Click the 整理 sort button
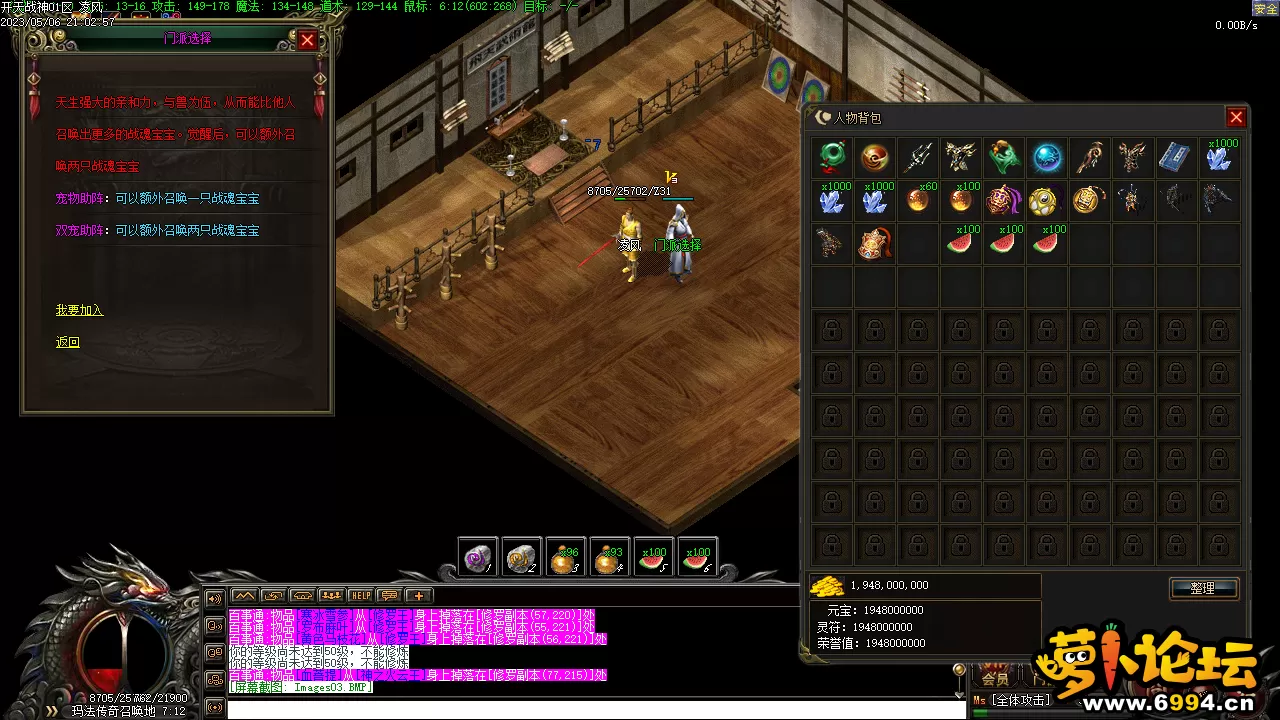Screen dimensions: 1280x720 point(1203,588)
